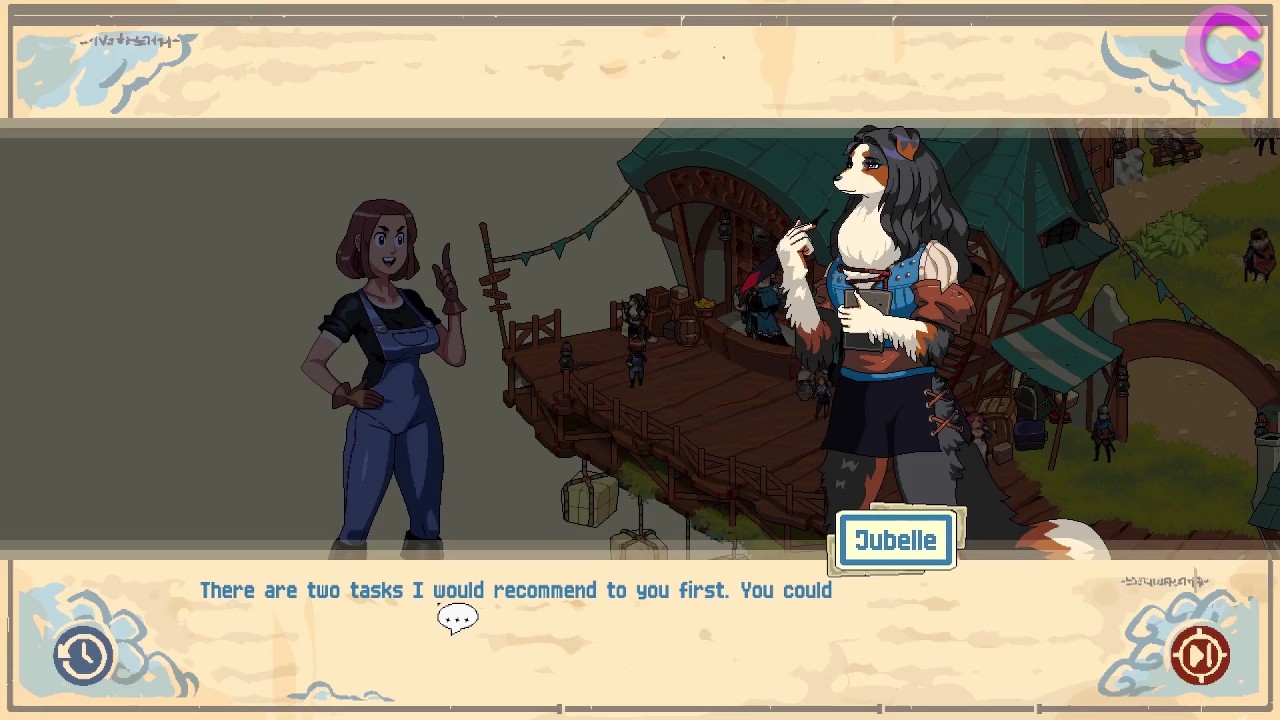The image size is (1280, 720).
Task: Open the dialogue history clock icon
Action: click(x=83, y=655)
